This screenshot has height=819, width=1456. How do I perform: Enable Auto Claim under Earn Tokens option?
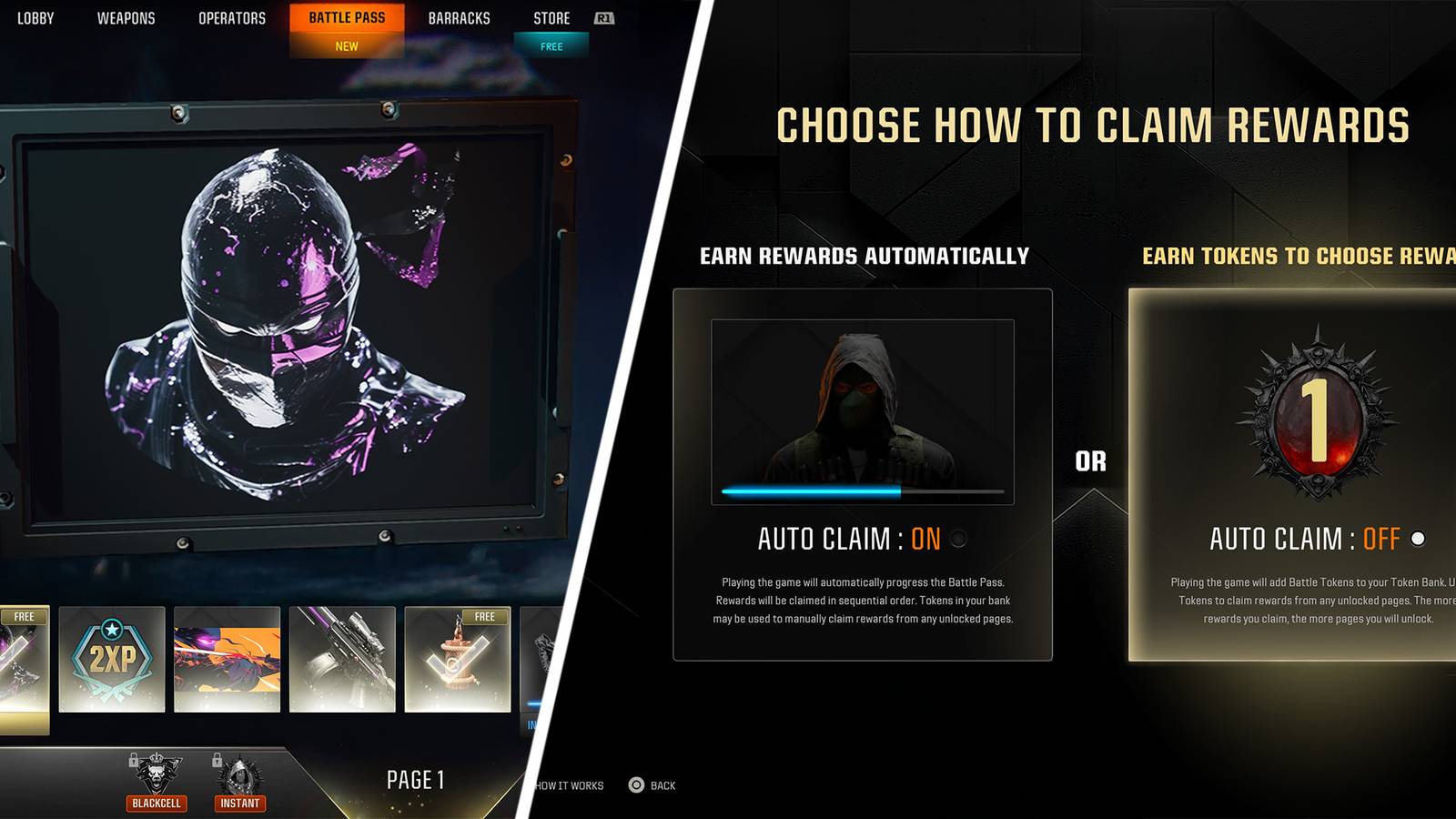tap(1417, 538)
